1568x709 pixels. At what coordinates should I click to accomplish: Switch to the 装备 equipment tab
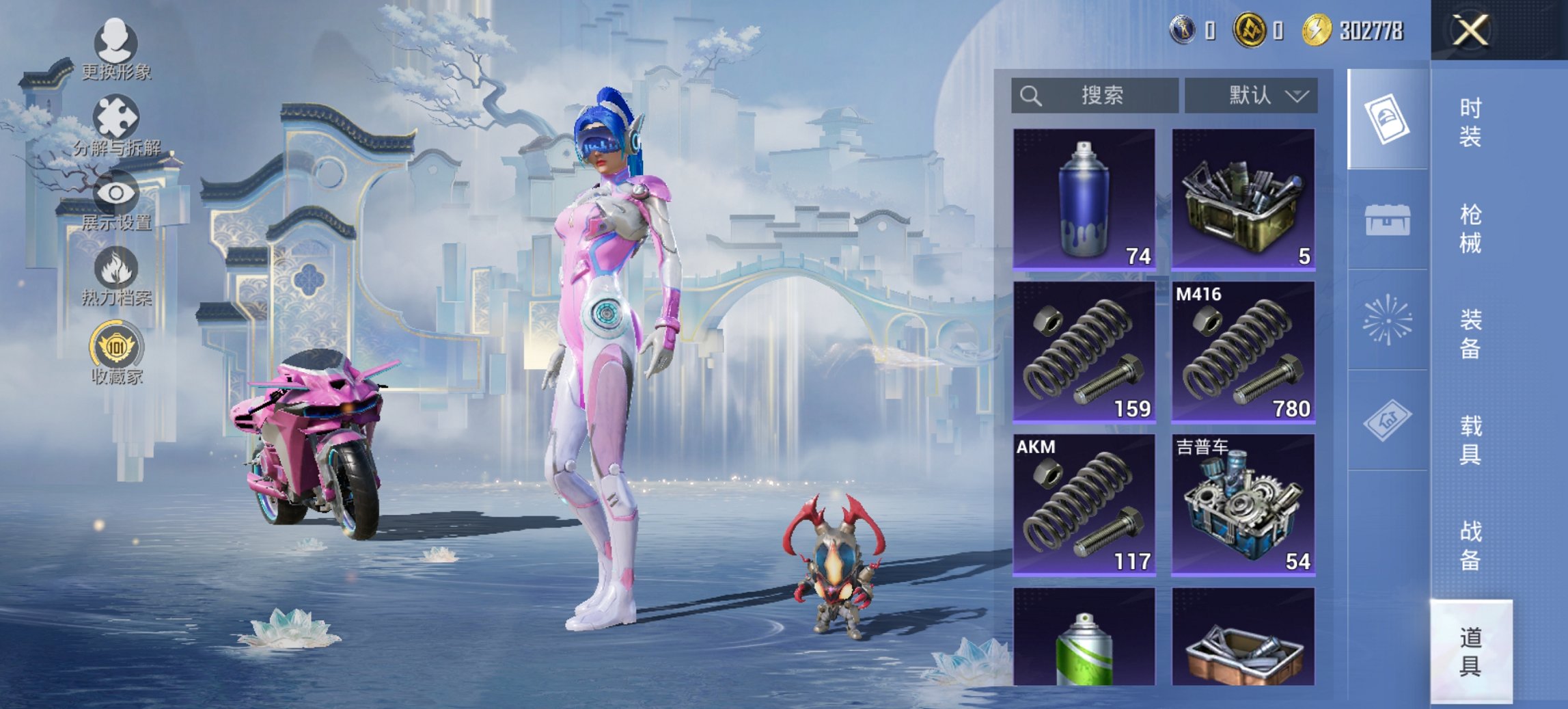coord(1470,334)
